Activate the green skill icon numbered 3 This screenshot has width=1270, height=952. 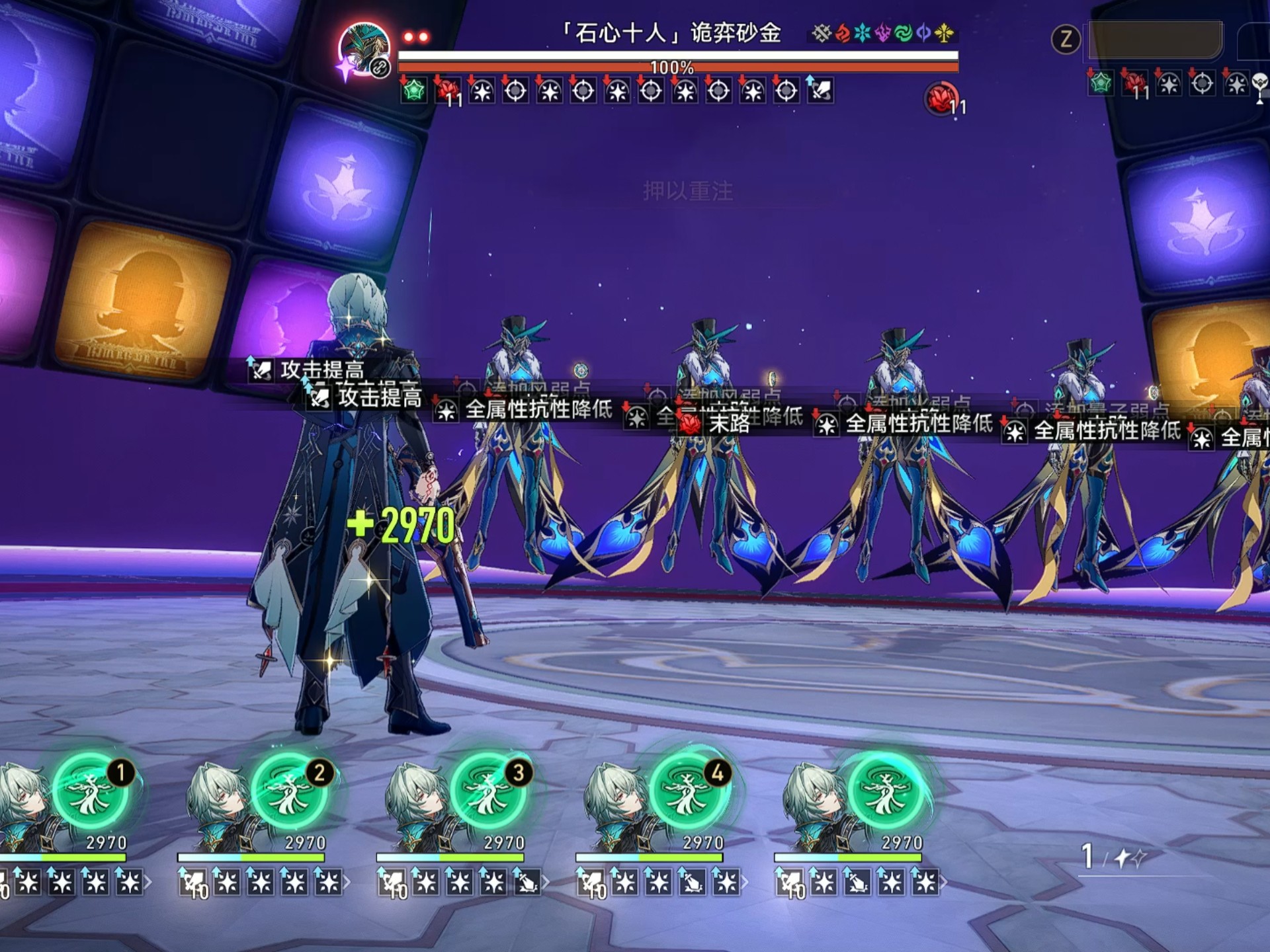click(488, 793)
